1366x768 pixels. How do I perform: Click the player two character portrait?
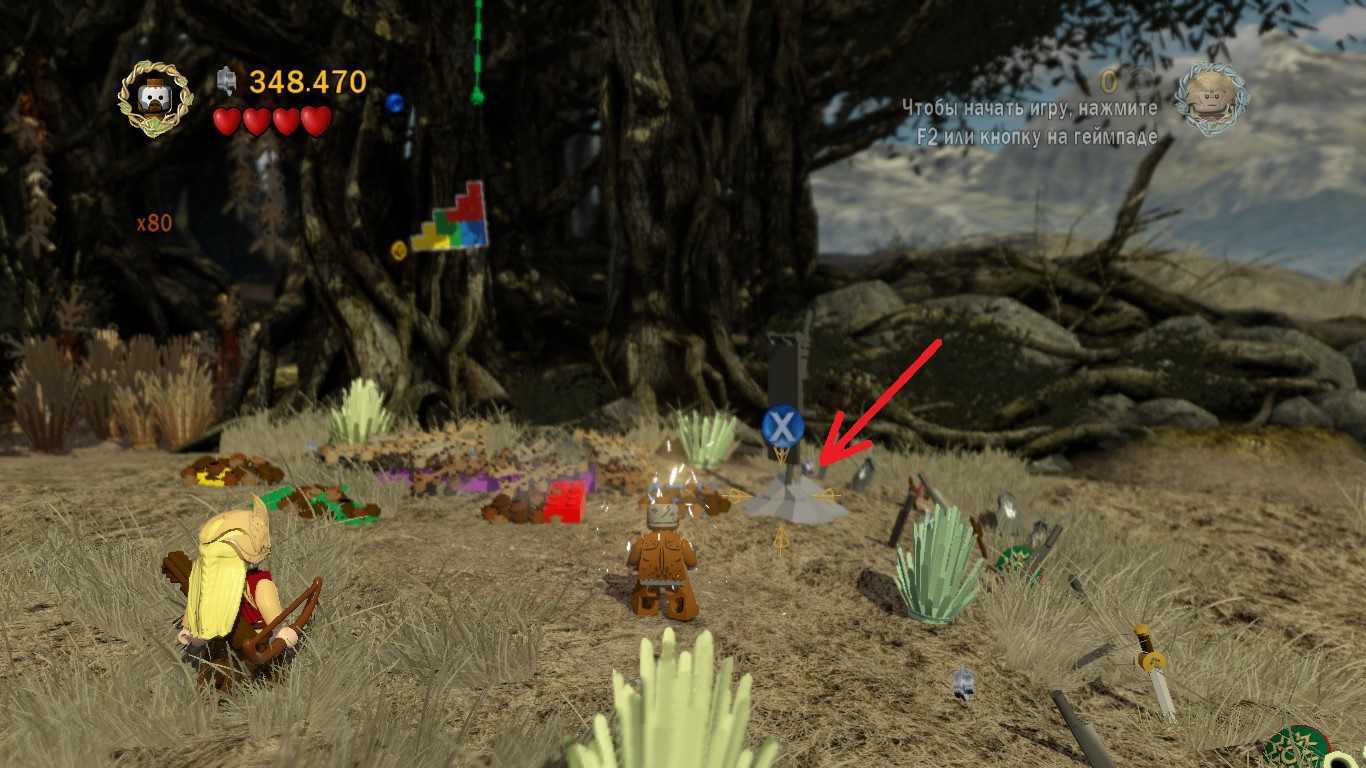tap(1210, 98)
